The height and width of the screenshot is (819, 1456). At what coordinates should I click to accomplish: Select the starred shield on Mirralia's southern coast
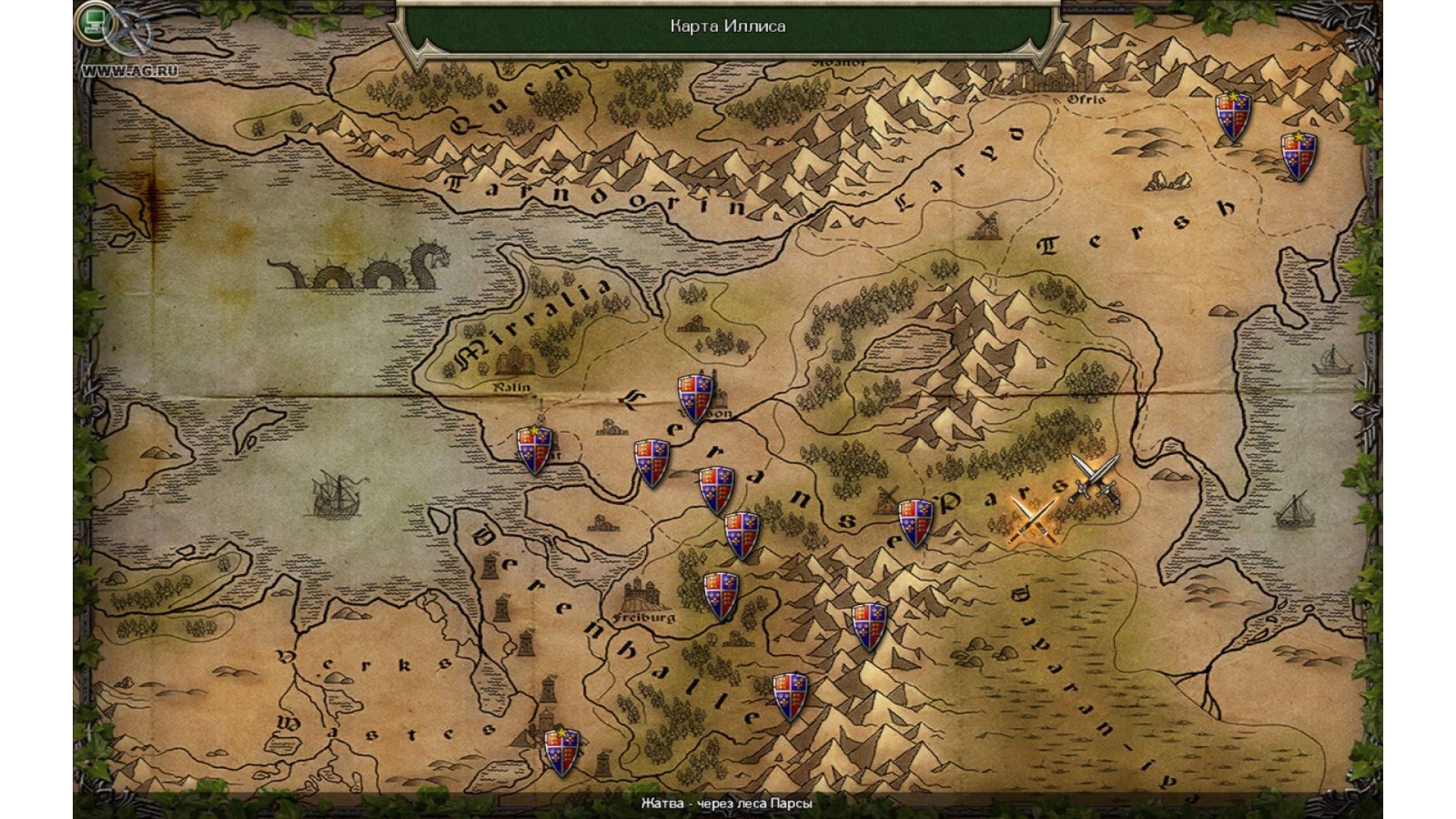(x=535, y=450)
